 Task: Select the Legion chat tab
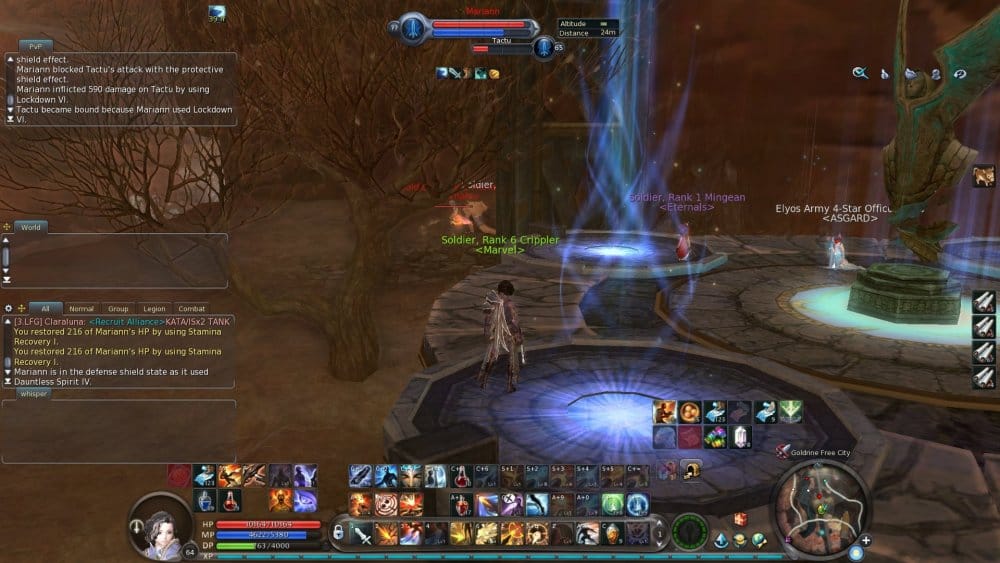coord(155,309)
